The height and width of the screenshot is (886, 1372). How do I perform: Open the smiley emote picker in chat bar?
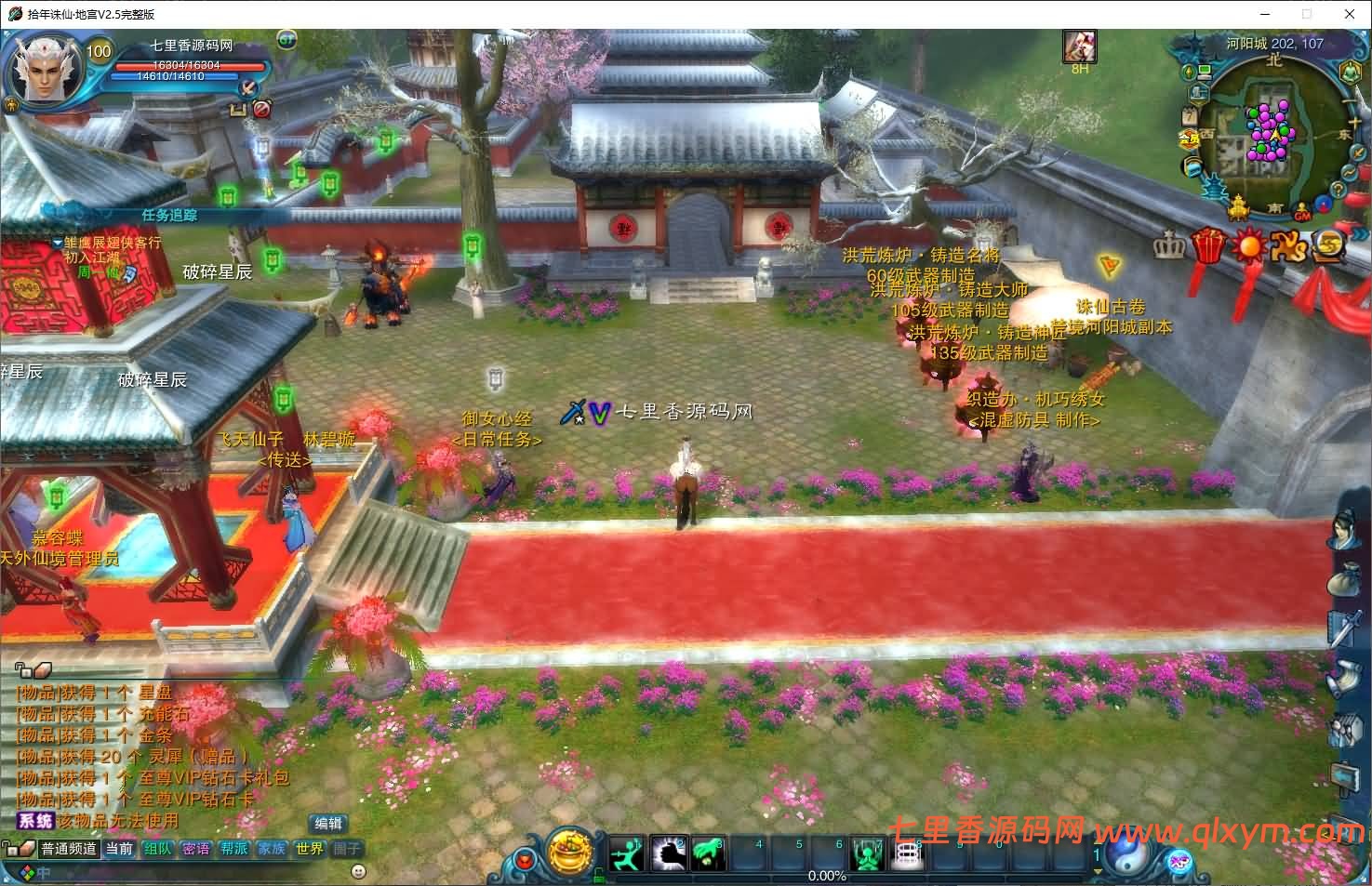click(359, 871)
